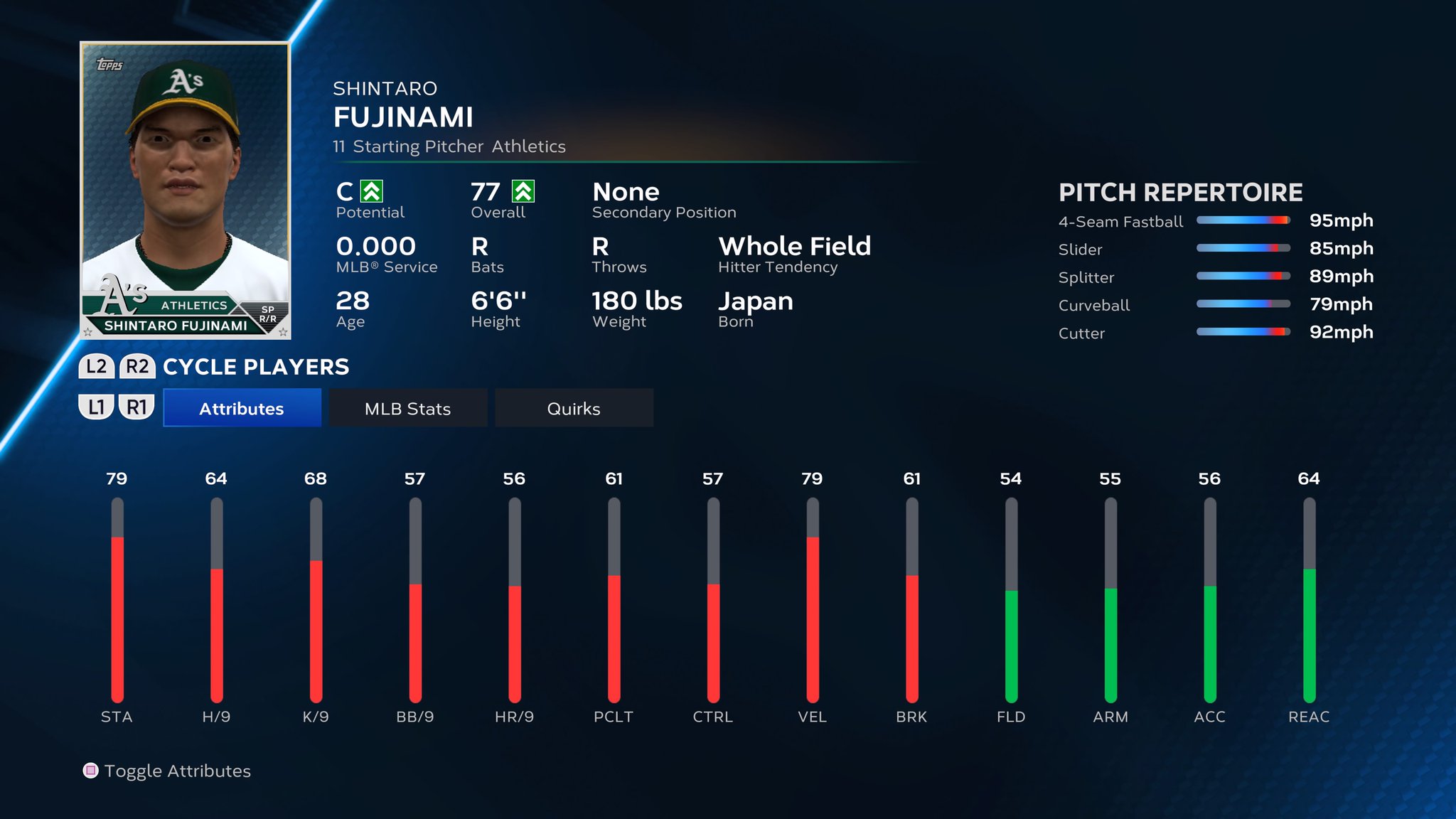This screenshot has width=1456, height=819.
Task: Open the Quirks tab
Action: pyautogui.click(x=573, y=408)
